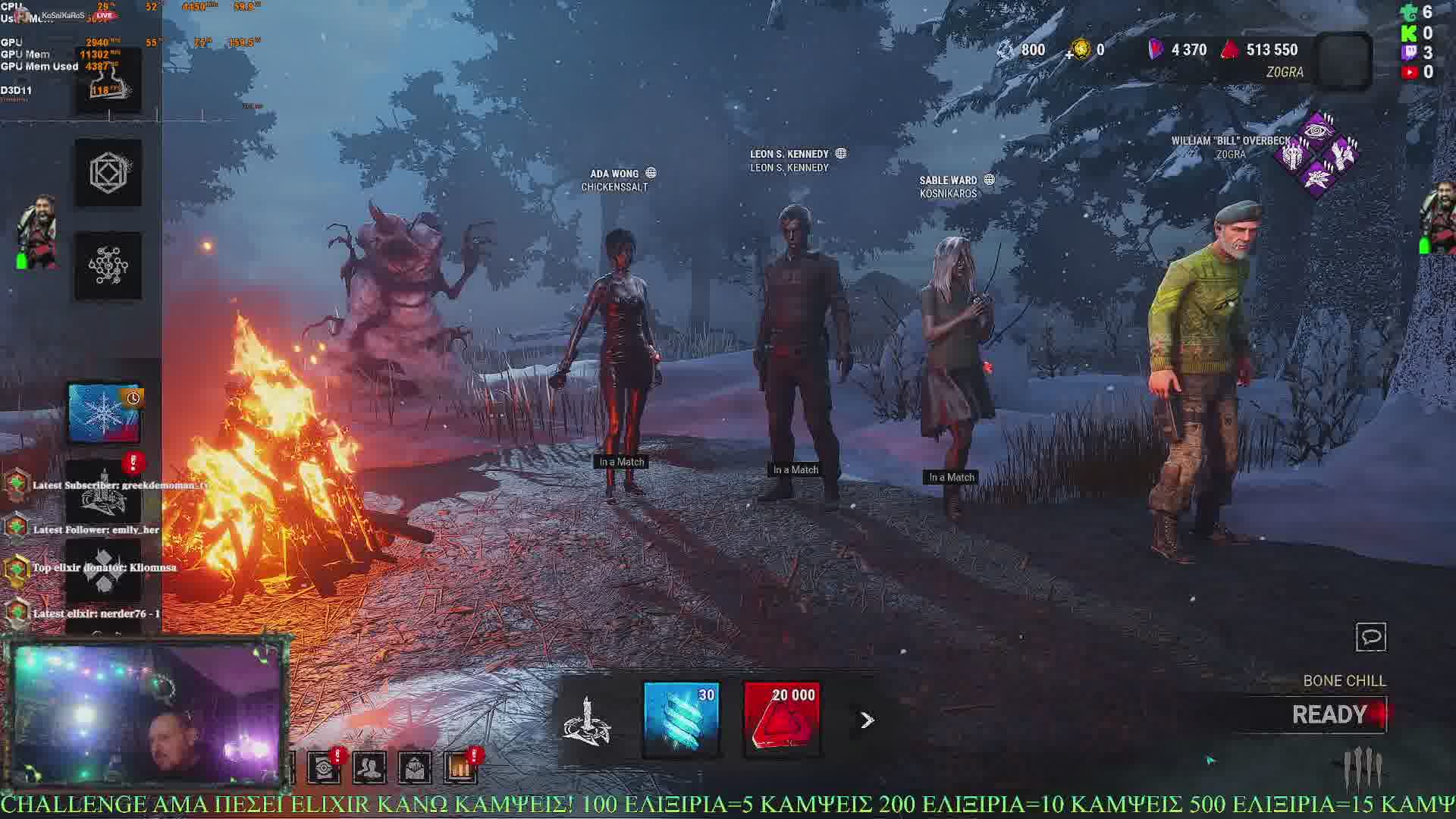
Task: Click the Twitch counter in stream overlay
Action: click(1417, 52)
